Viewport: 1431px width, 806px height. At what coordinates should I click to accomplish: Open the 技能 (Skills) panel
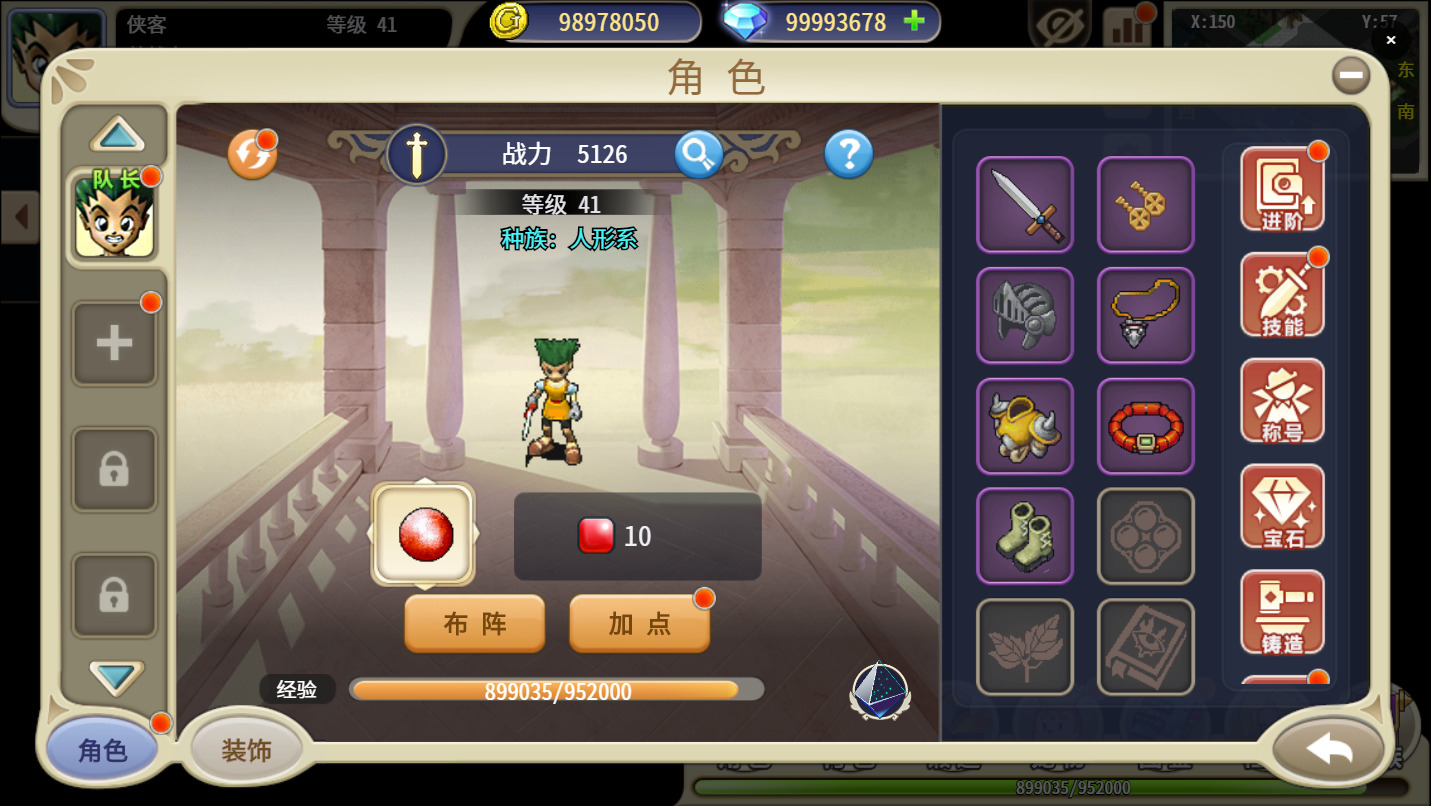pyautogui.click(x=1282, y=294)
